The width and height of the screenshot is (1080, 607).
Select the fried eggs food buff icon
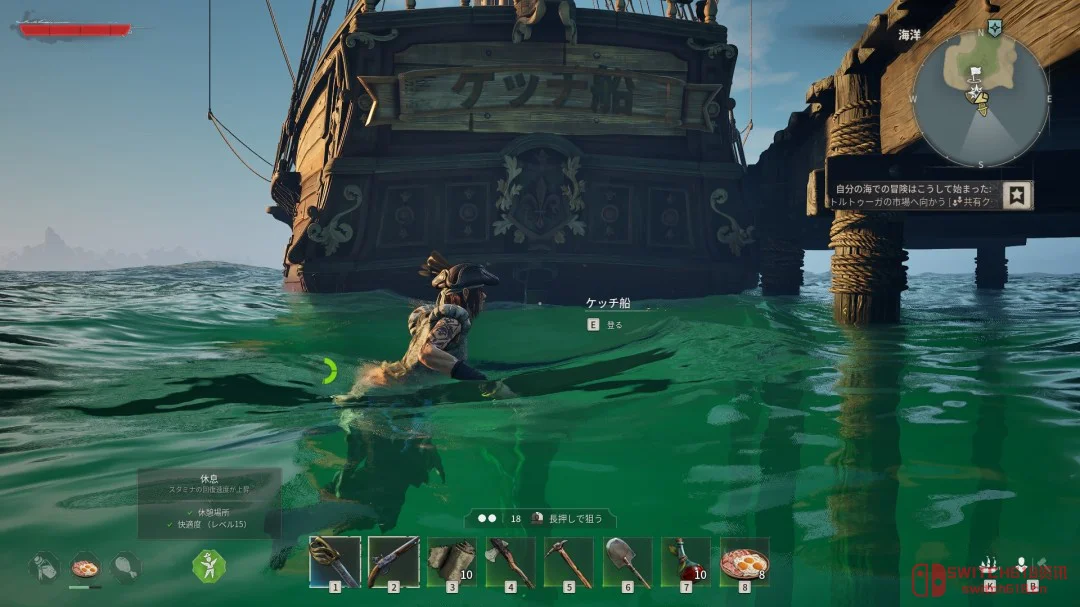click(x=85, y=567)
